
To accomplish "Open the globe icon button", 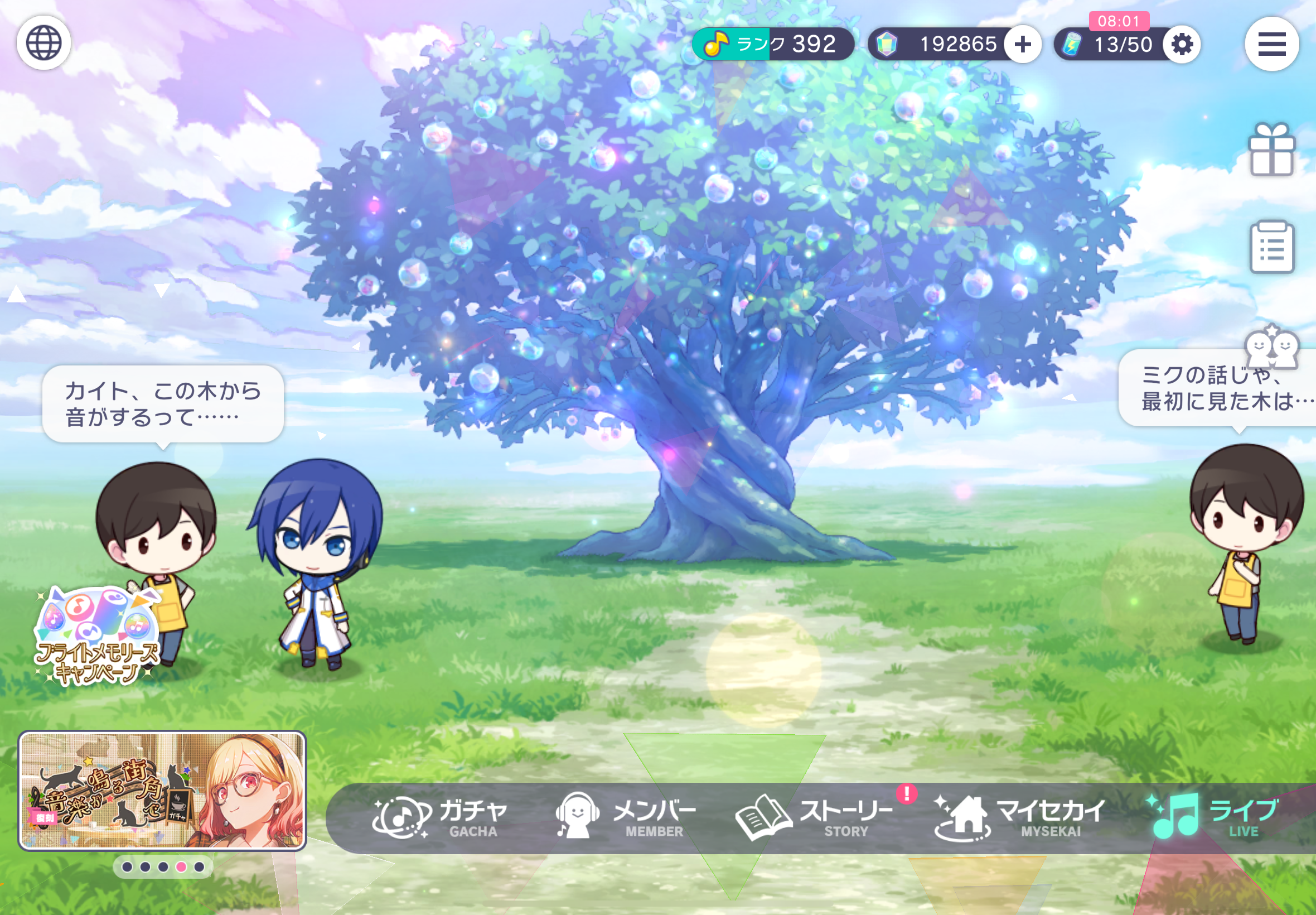I will click(x=43, y=43).
